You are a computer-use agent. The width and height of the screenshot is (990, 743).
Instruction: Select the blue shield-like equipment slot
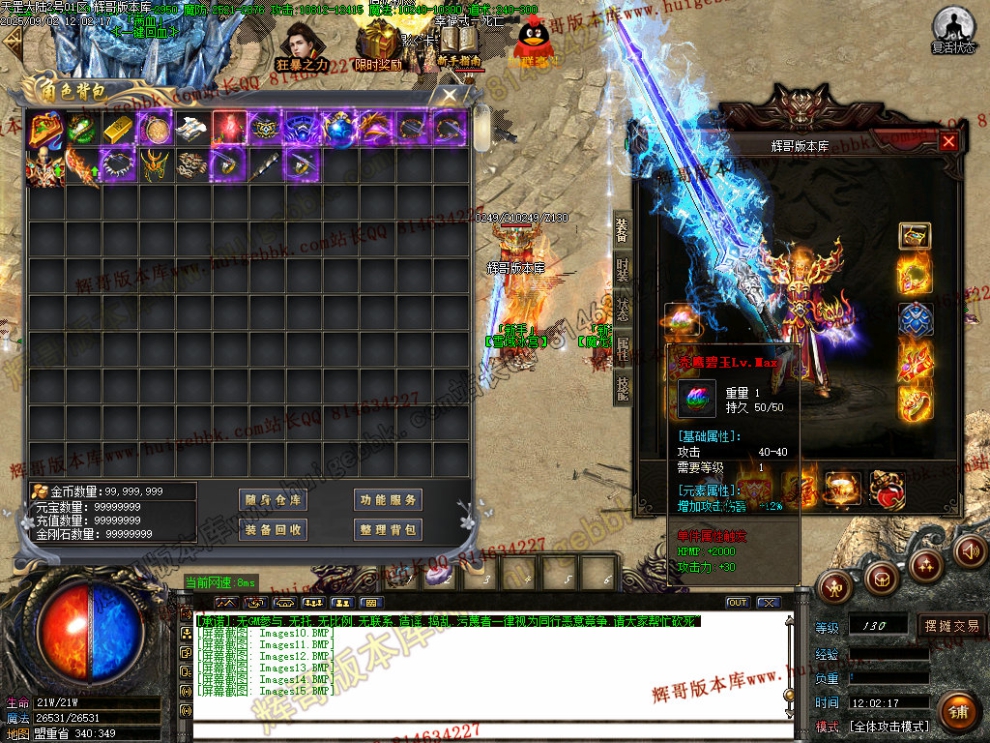pos(914,321)
